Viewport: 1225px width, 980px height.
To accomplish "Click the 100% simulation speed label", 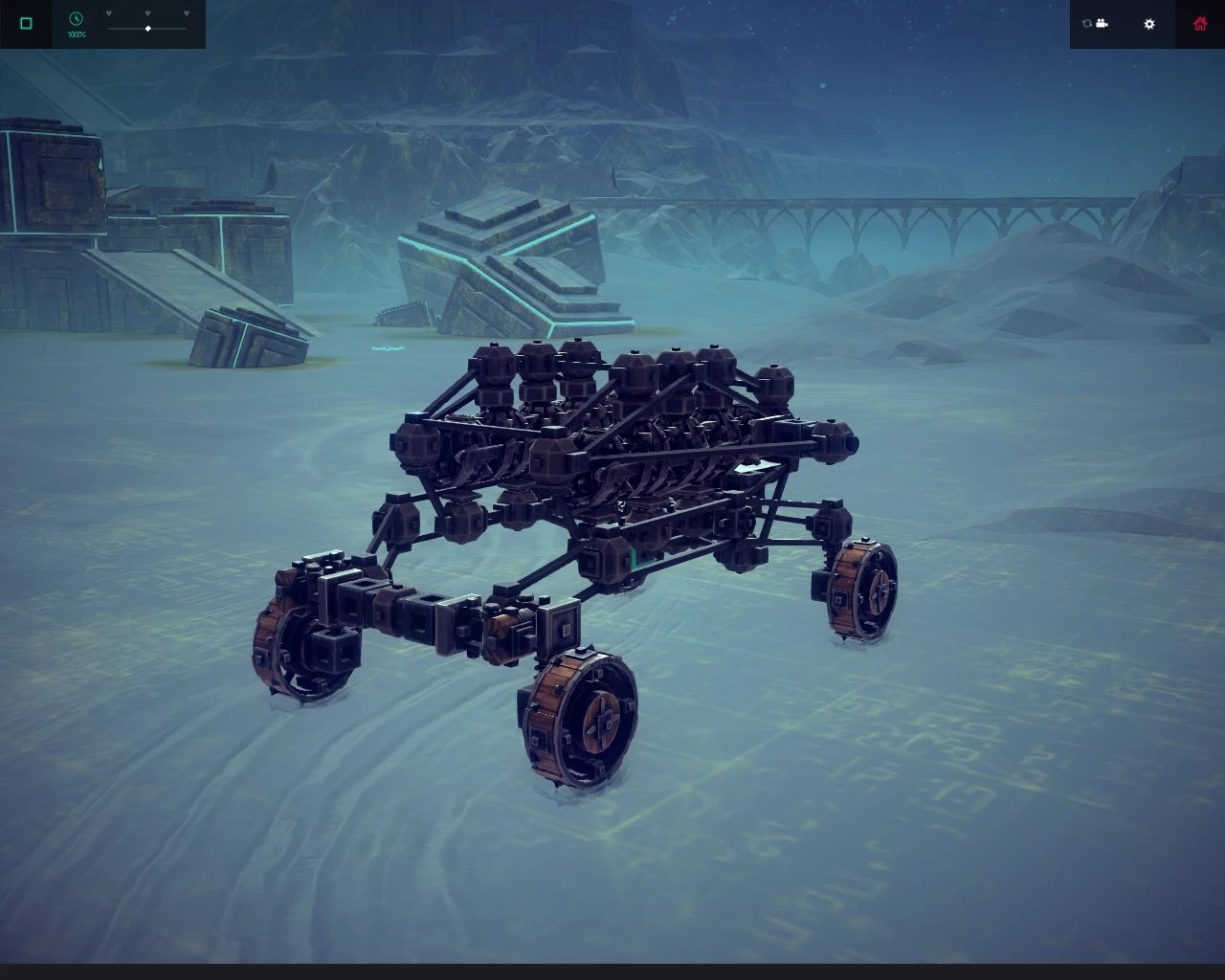I will click(77, 35).
